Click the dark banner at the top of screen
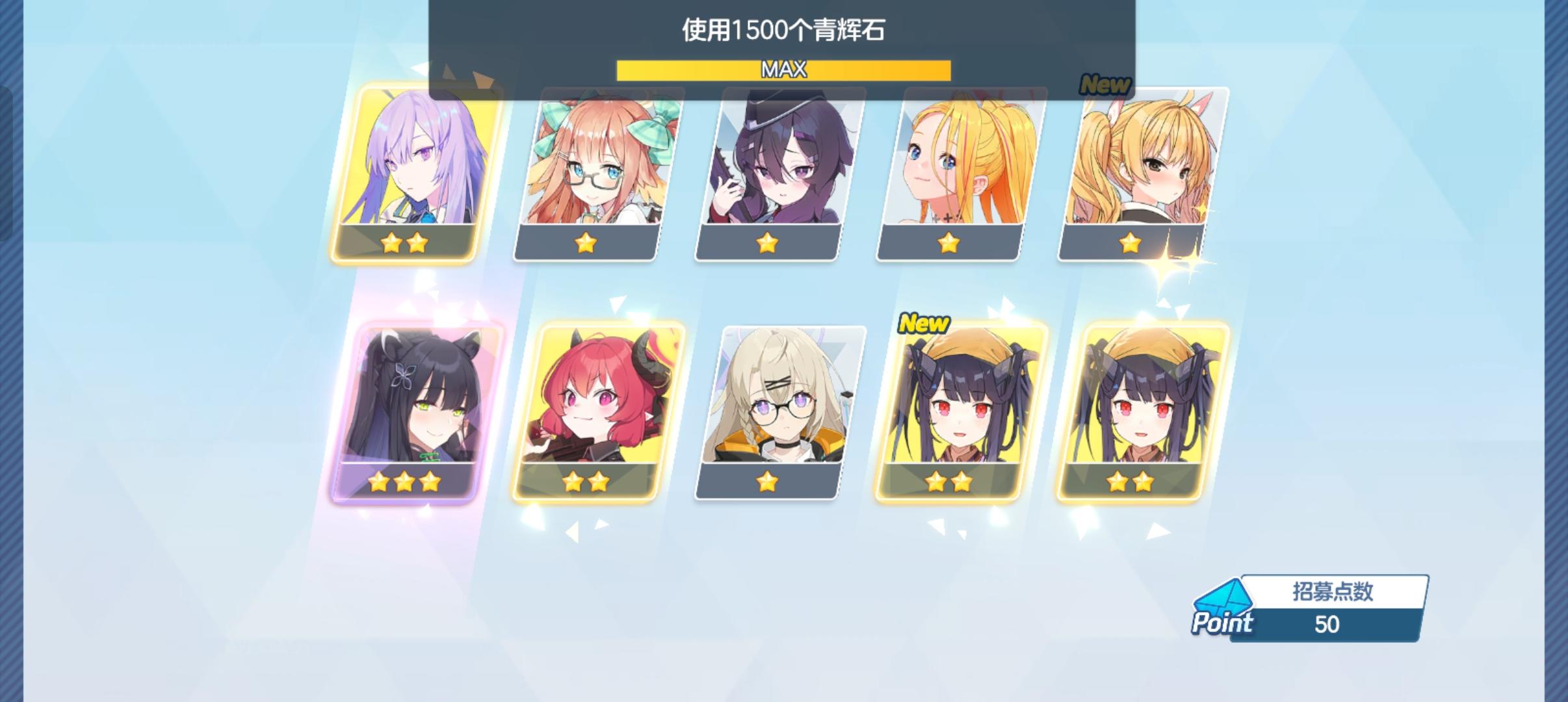 pyautogui.click(x=783, y=39)
